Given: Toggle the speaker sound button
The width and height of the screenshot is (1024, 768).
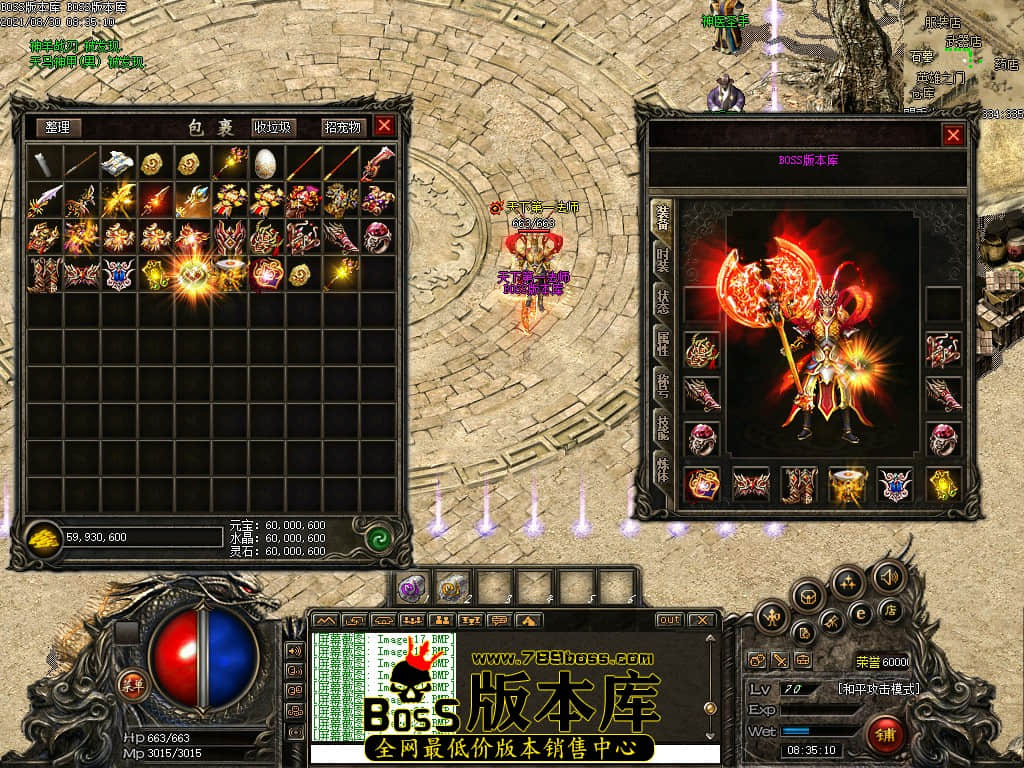Looking at the screenshot, I should (x=887, y=576).
